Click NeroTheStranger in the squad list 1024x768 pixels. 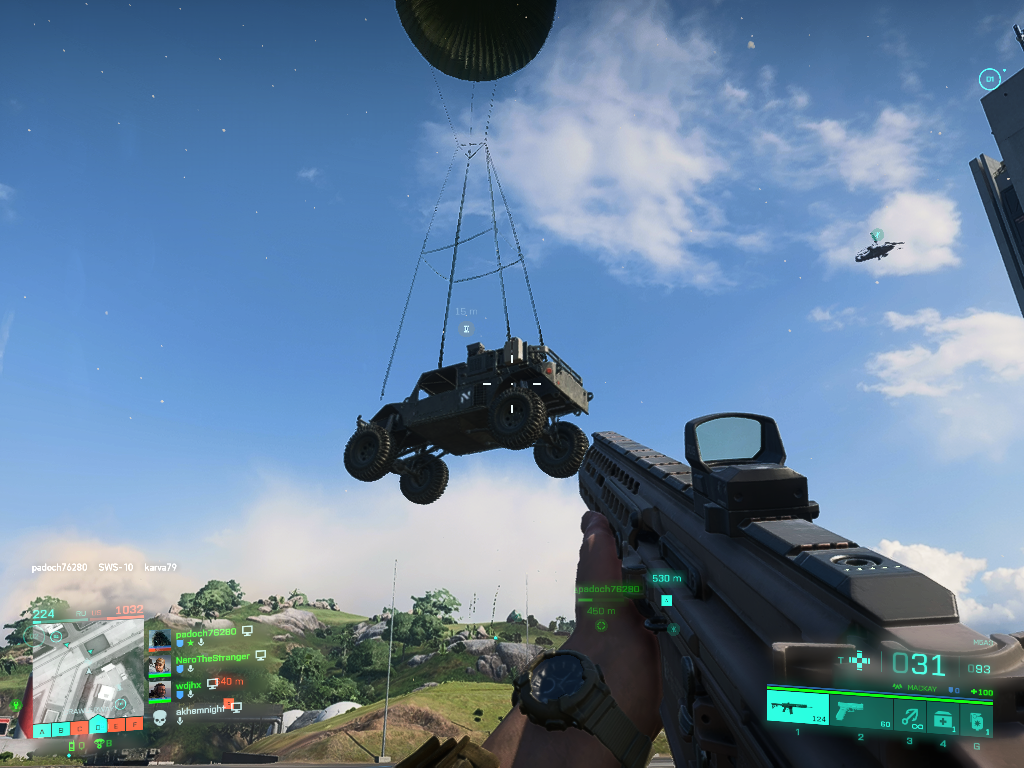point(212,657)
